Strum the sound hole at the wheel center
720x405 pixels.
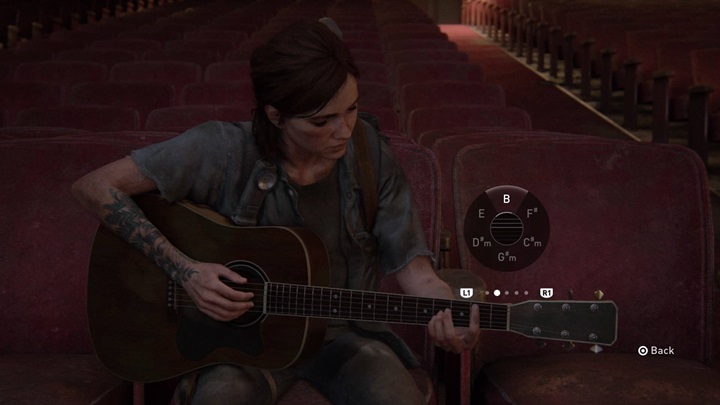(506, 229)
